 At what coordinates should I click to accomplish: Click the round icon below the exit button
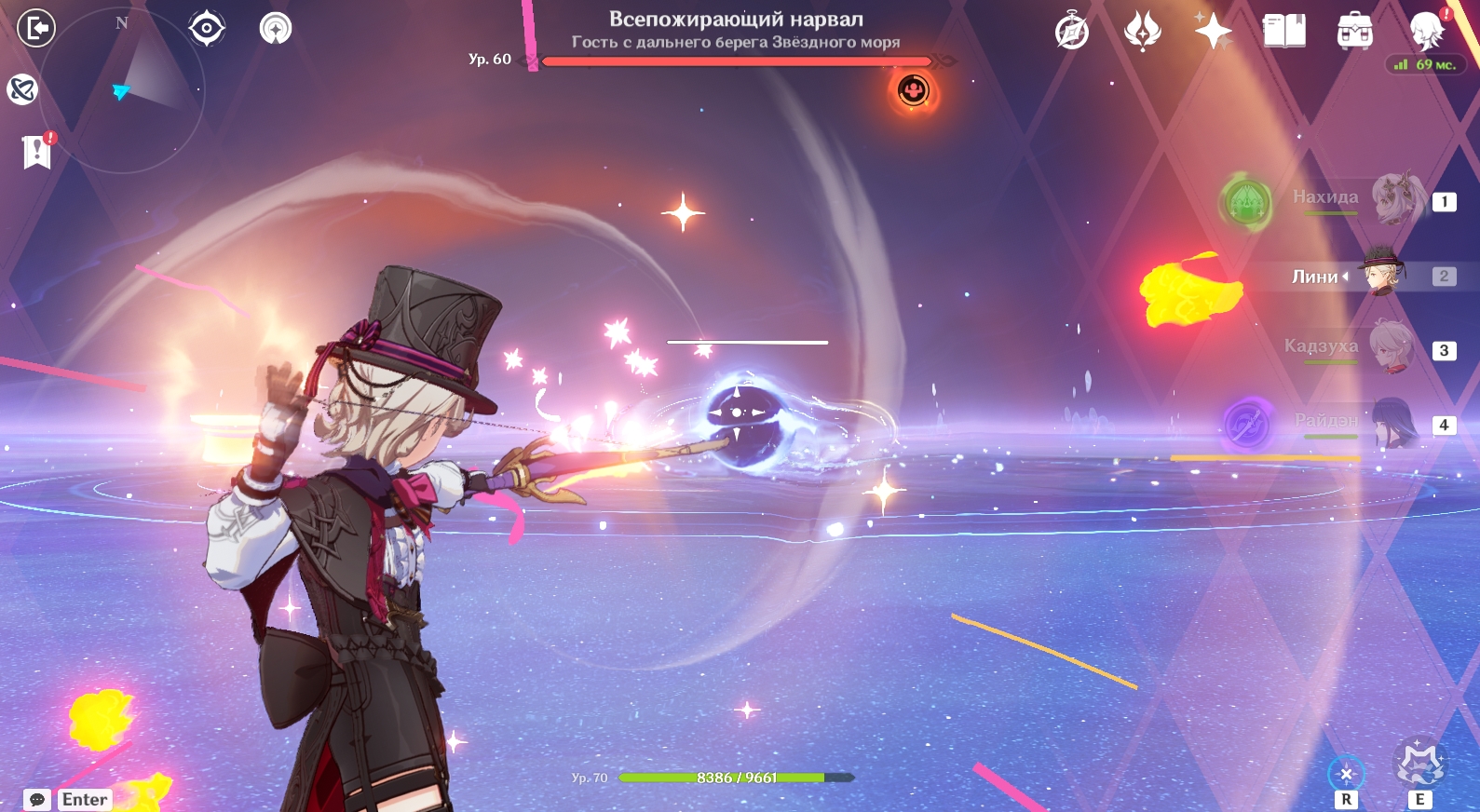tap(22, 89)
